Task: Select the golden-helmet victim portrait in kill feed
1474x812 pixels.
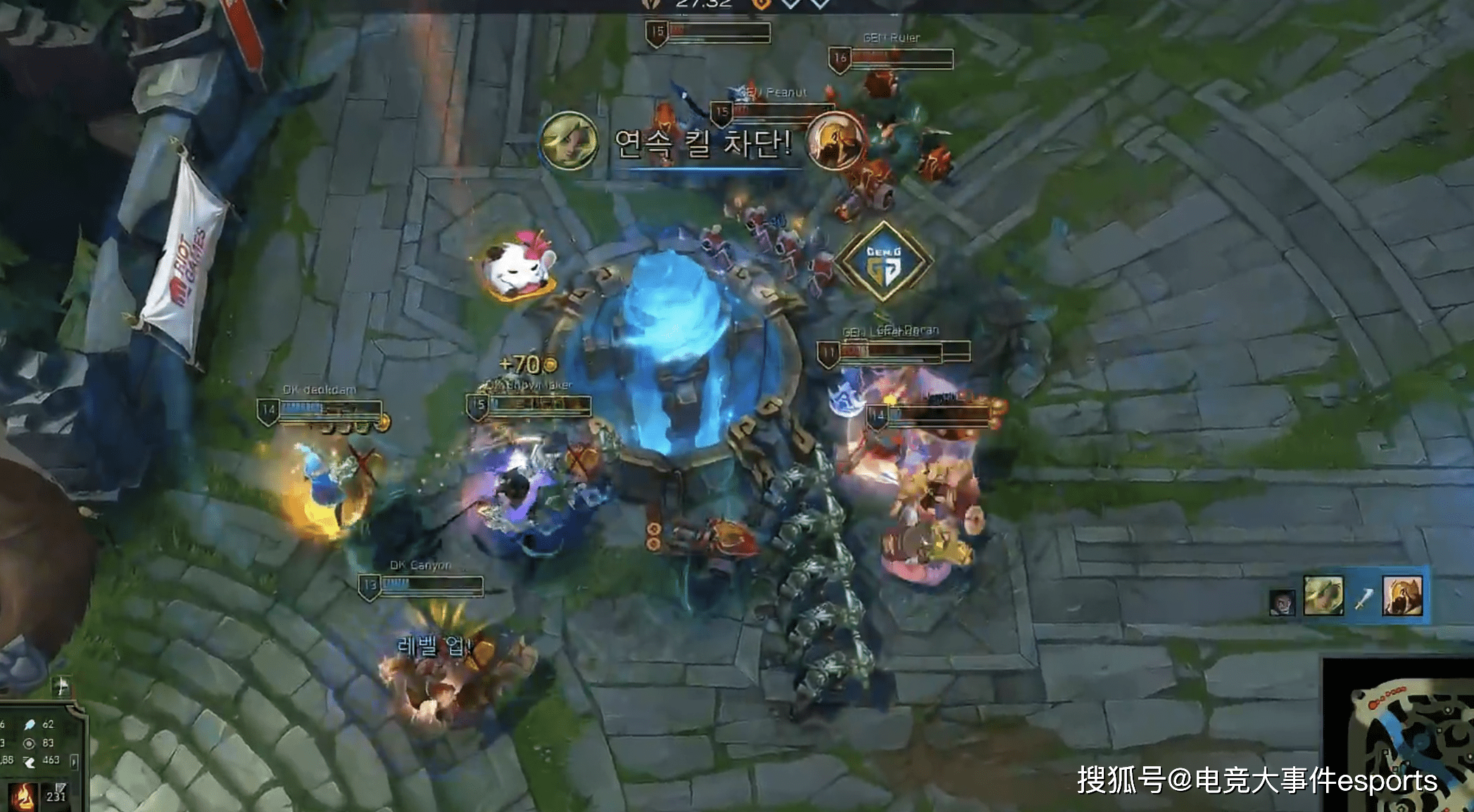Action: (x=1402, y=596)
